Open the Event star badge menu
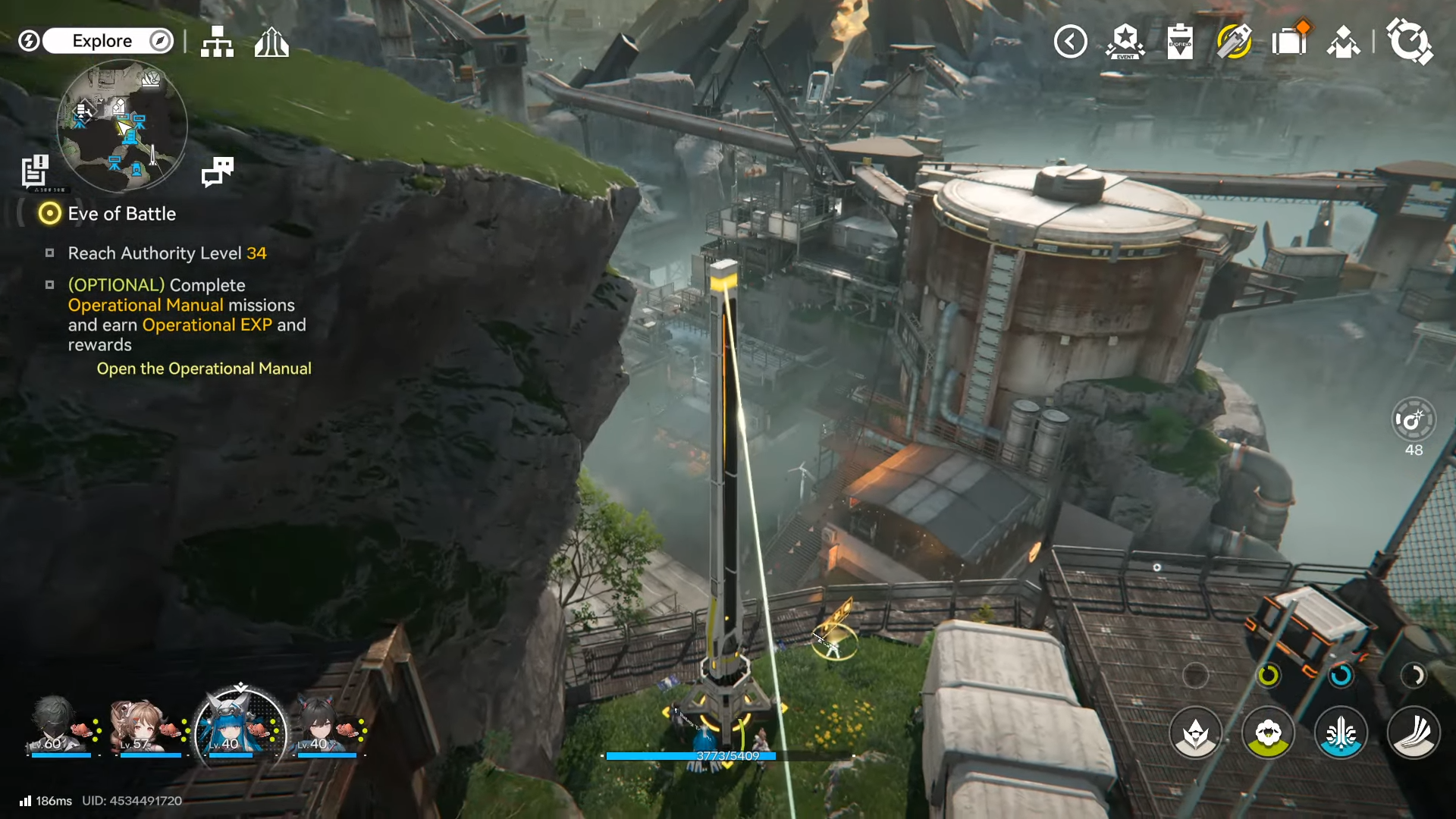This screenshot has height=819, width=1456. (x=1125, y=42)
